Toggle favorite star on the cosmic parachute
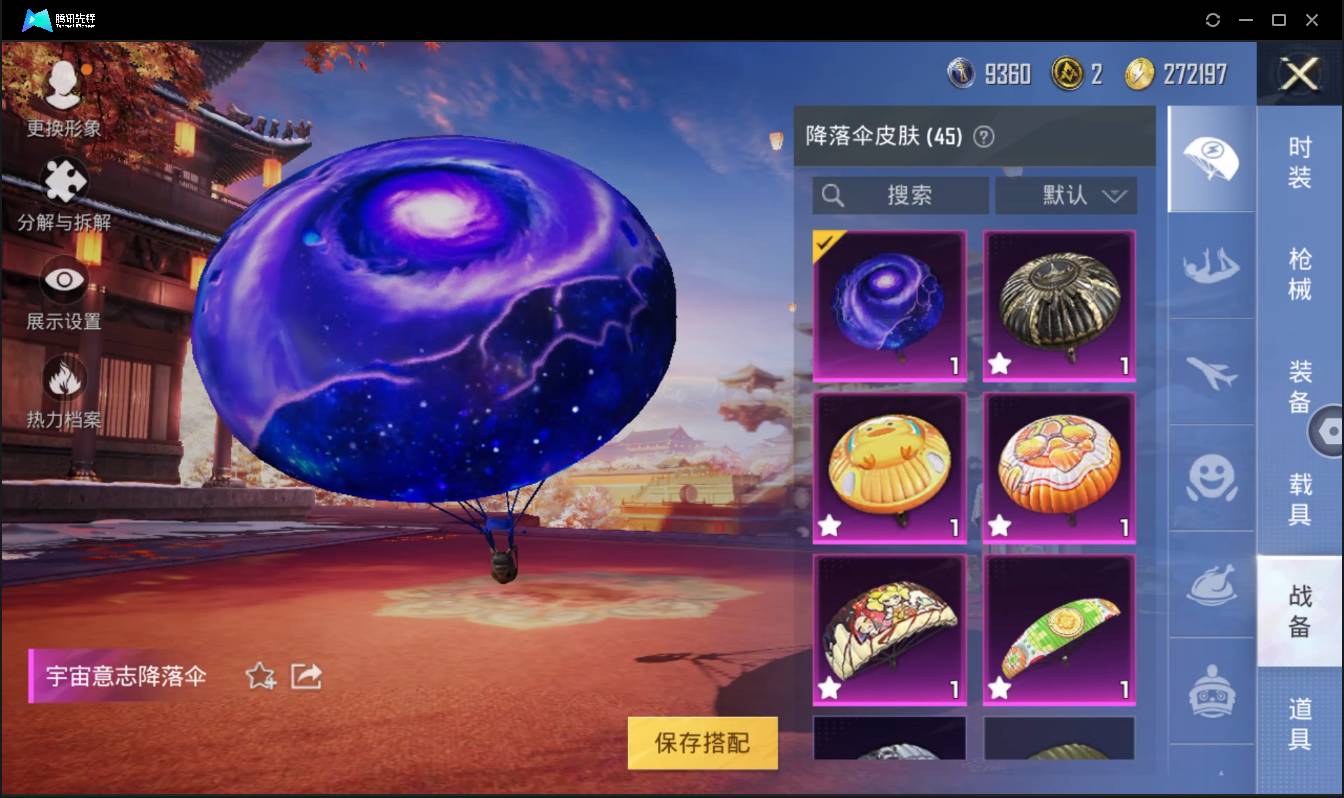The image size is (1344, 798). pos(259,676)
